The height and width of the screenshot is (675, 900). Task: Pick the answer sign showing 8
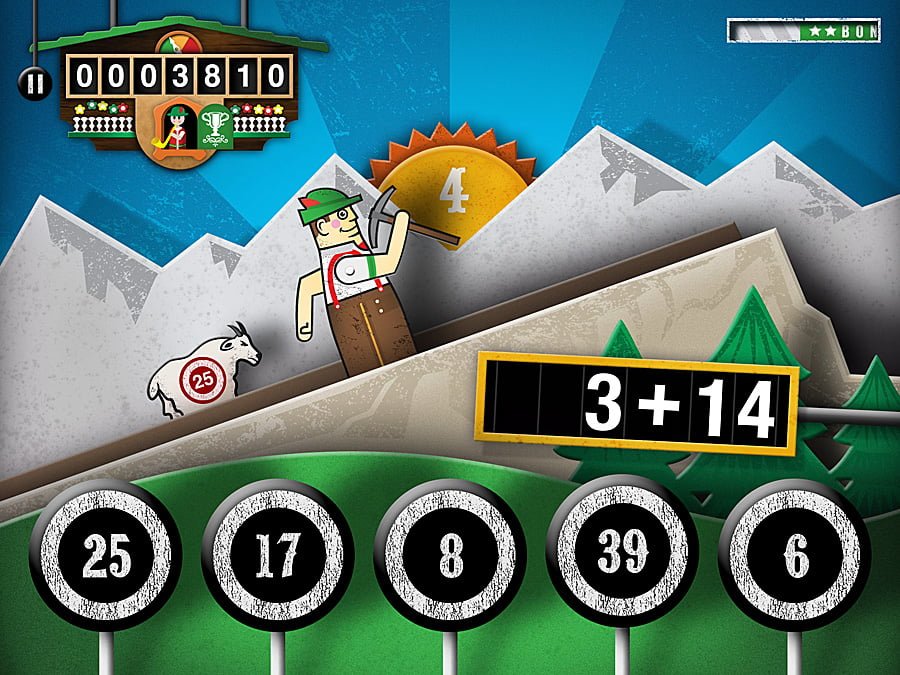point(450,556)
